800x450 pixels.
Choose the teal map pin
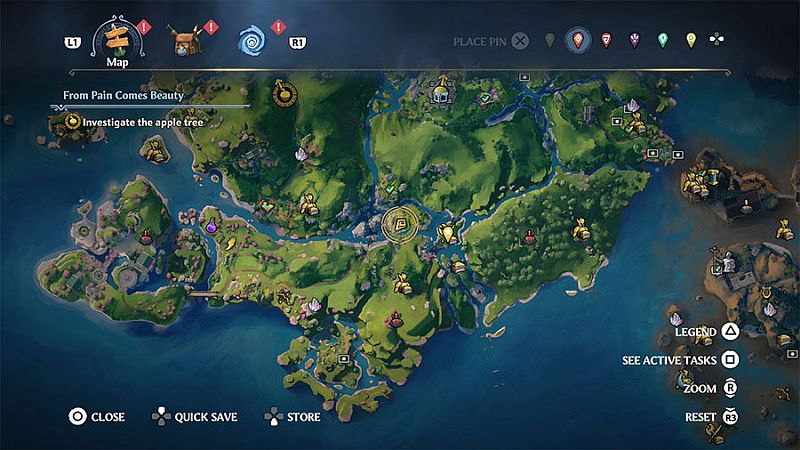tap(662, 41)
